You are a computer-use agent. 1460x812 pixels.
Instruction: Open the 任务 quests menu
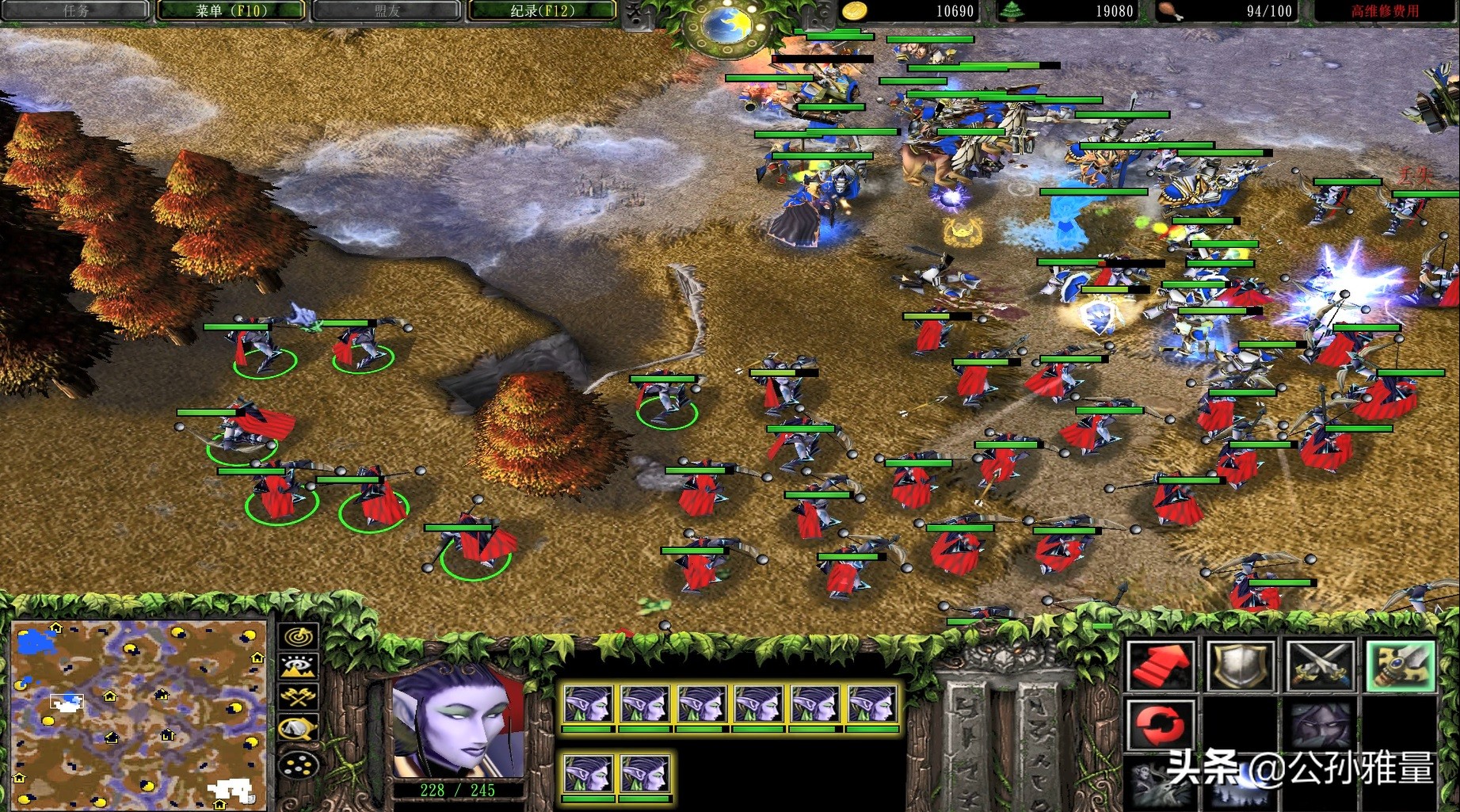point(76,11)
